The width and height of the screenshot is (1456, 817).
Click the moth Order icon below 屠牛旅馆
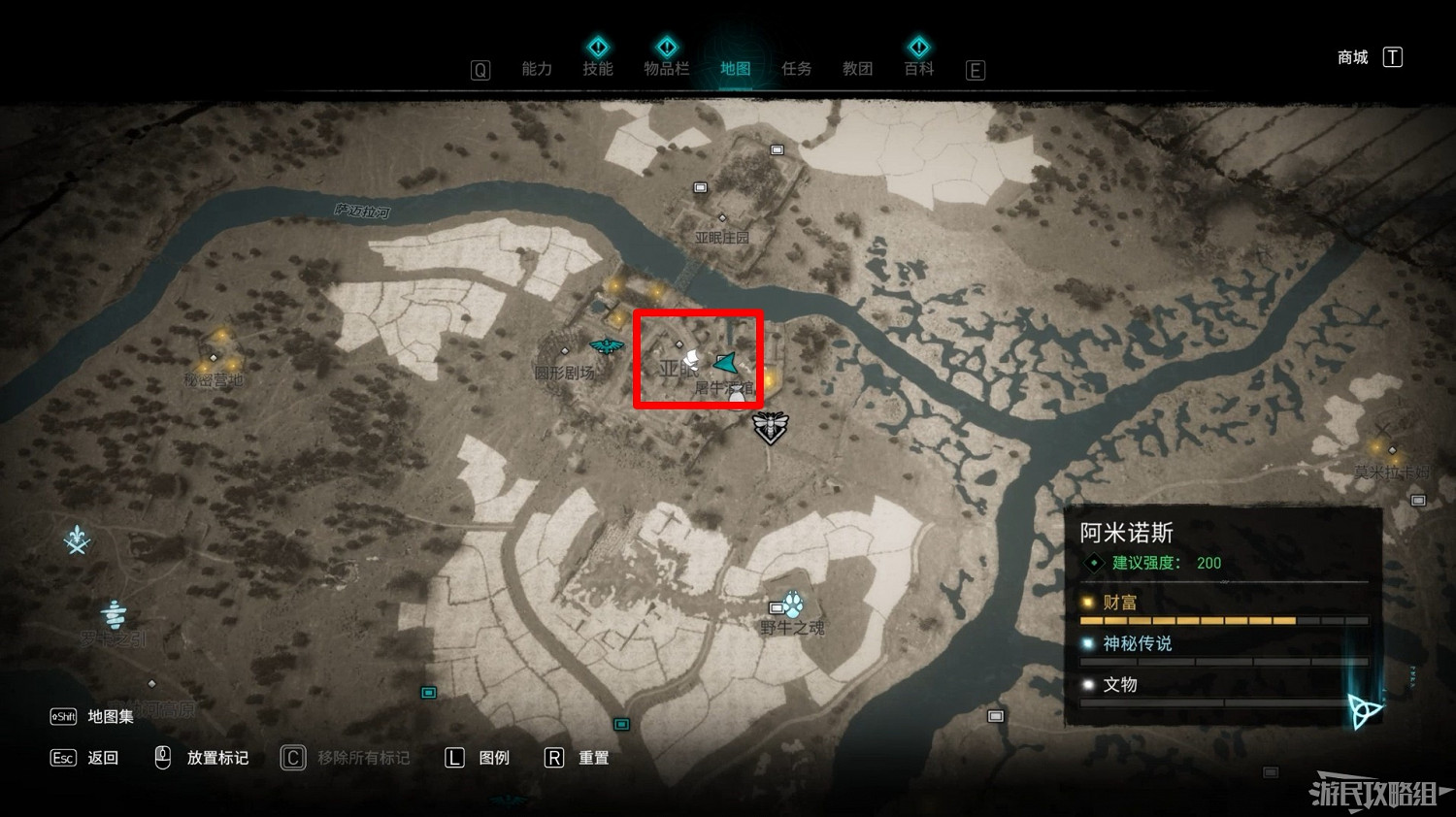pyautogui.click(x=770, y=428)
